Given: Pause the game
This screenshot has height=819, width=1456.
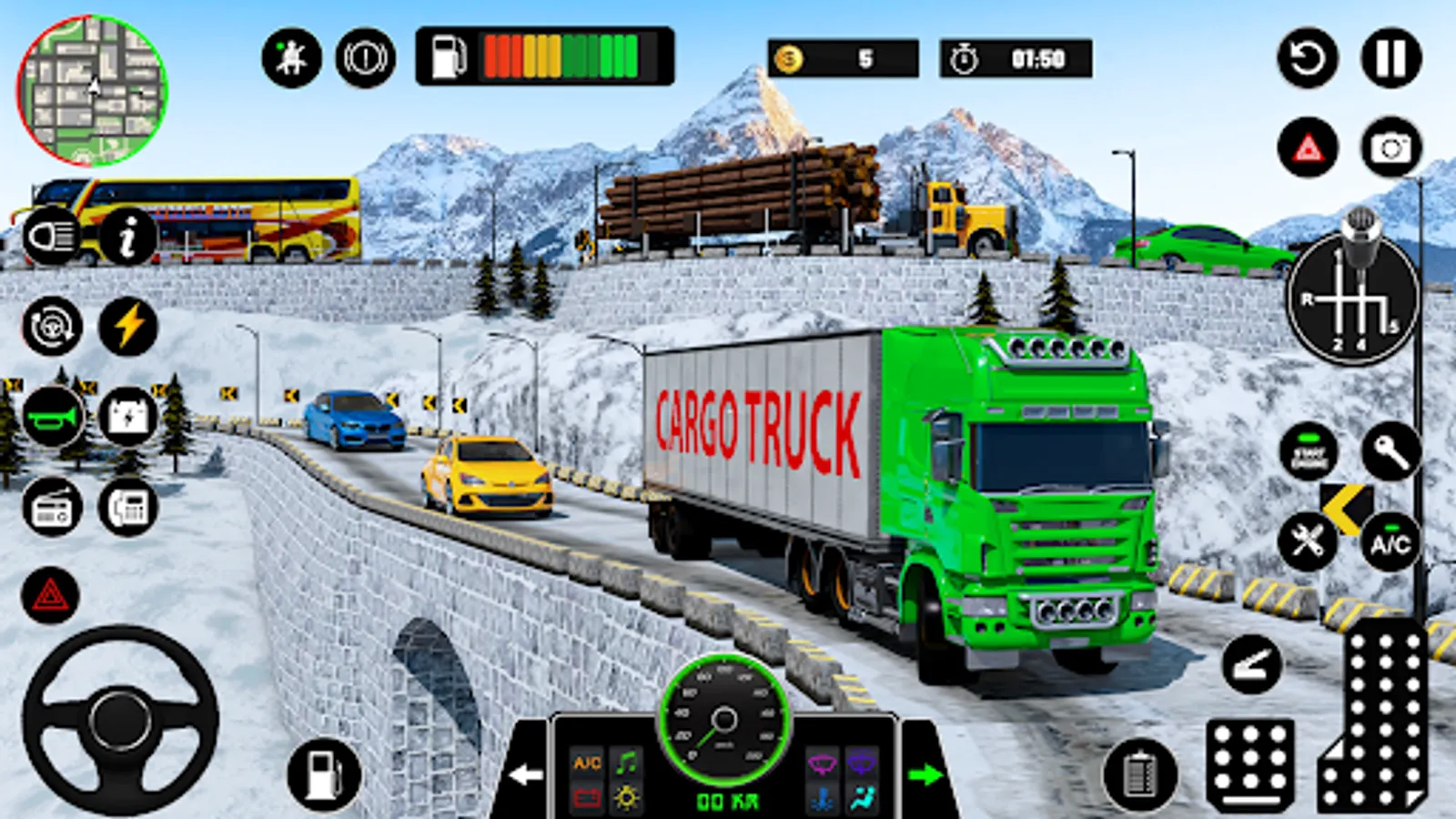Looking at the screenshot, I should point(1390,58).
